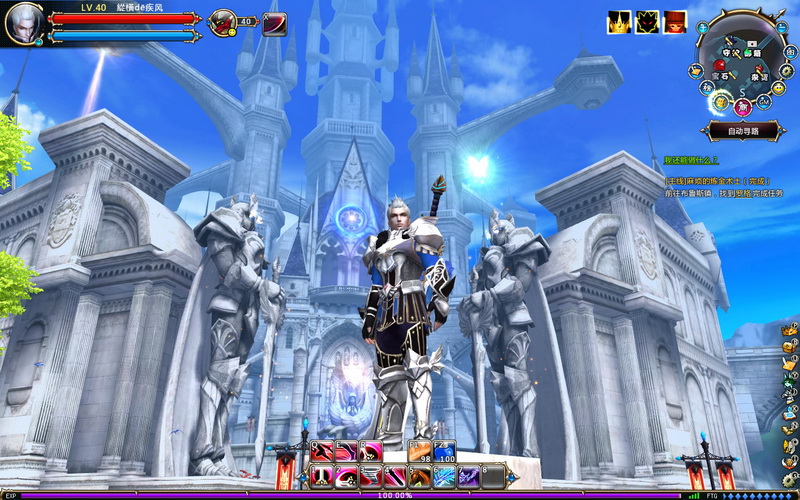Select the red-hooded character icon
The width and height of the screenshot is (800, 500).
point(677,22)
